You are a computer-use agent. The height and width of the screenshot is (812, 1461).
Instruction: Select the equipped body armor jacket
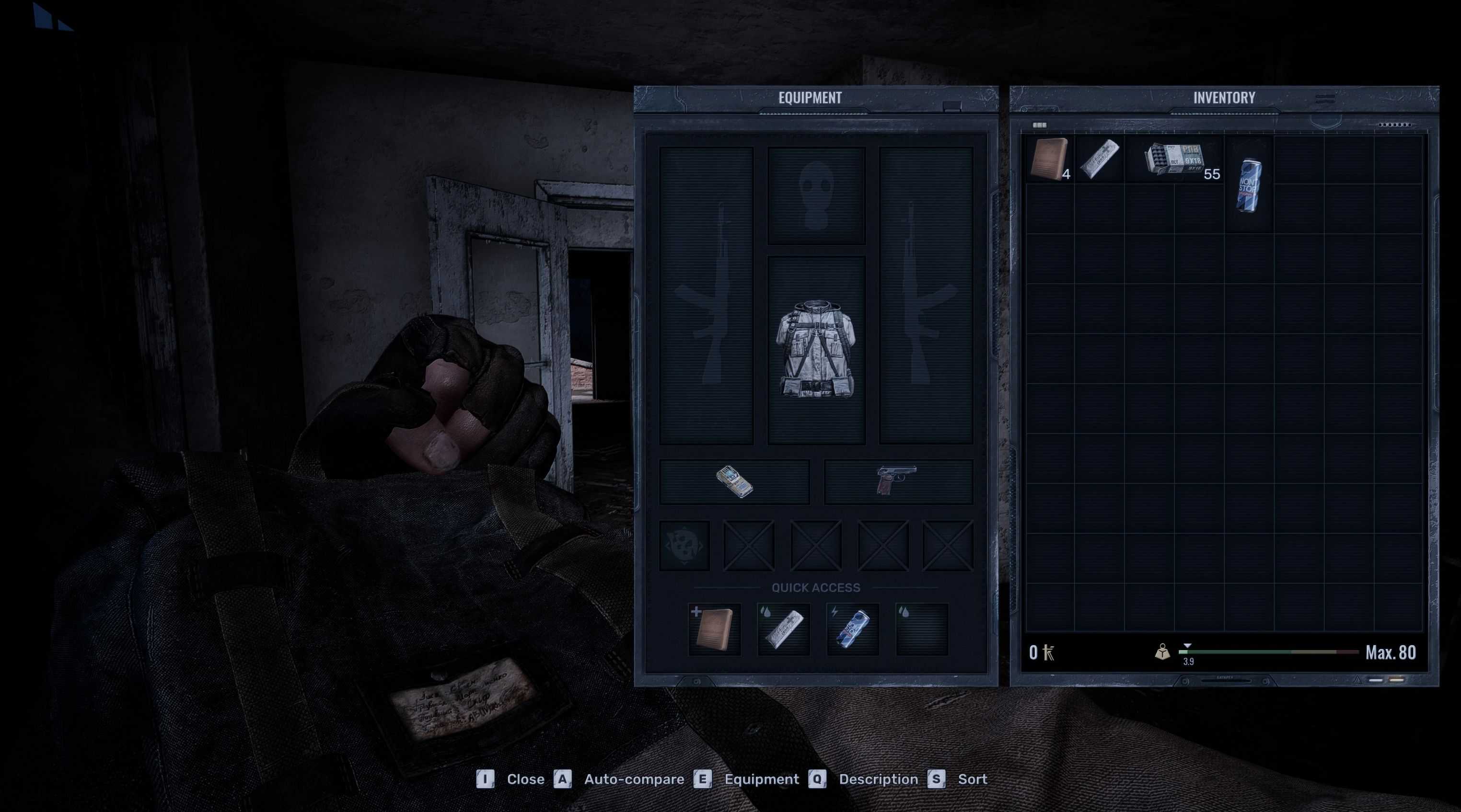816,349
